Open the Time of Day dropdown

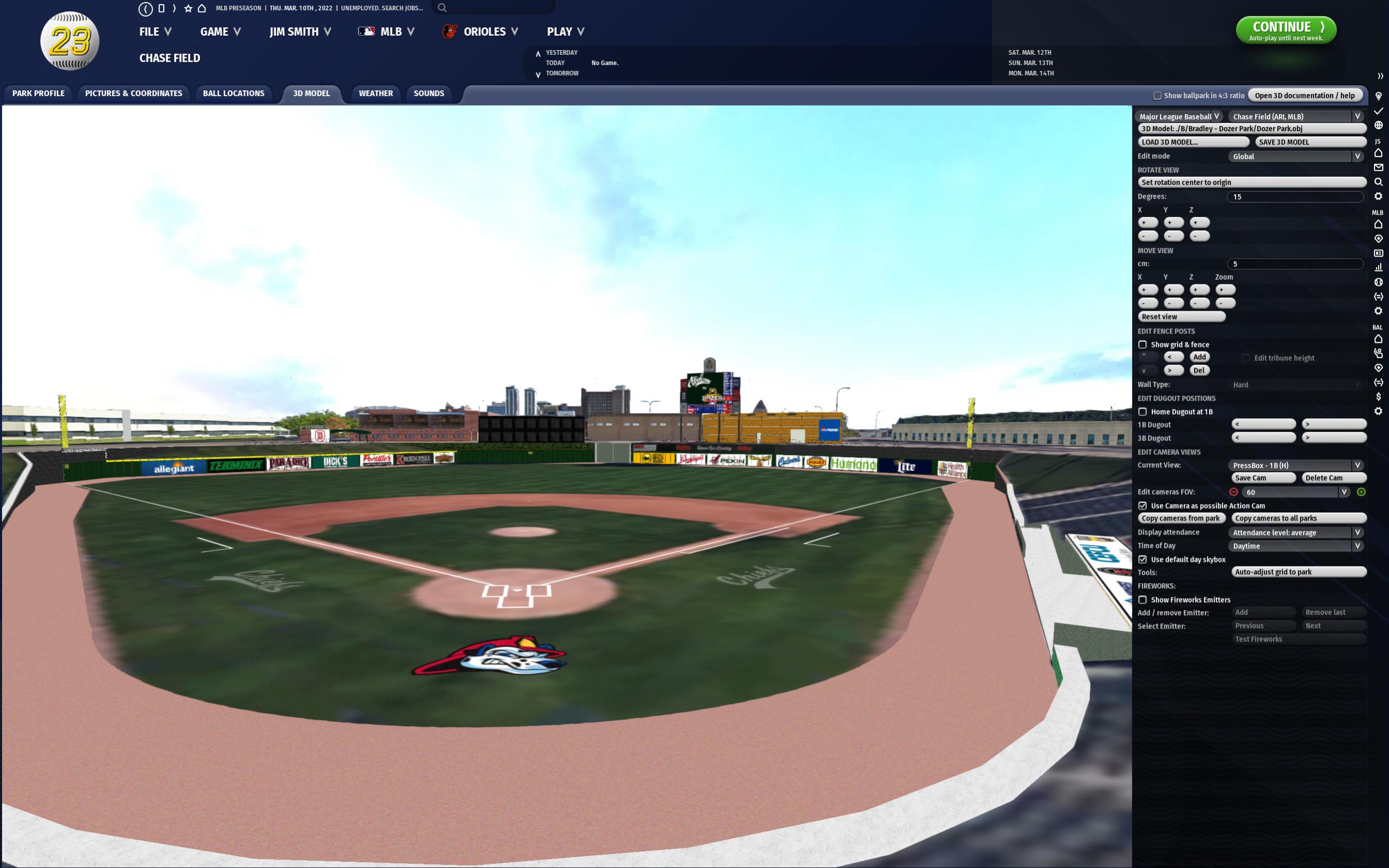1295,546
